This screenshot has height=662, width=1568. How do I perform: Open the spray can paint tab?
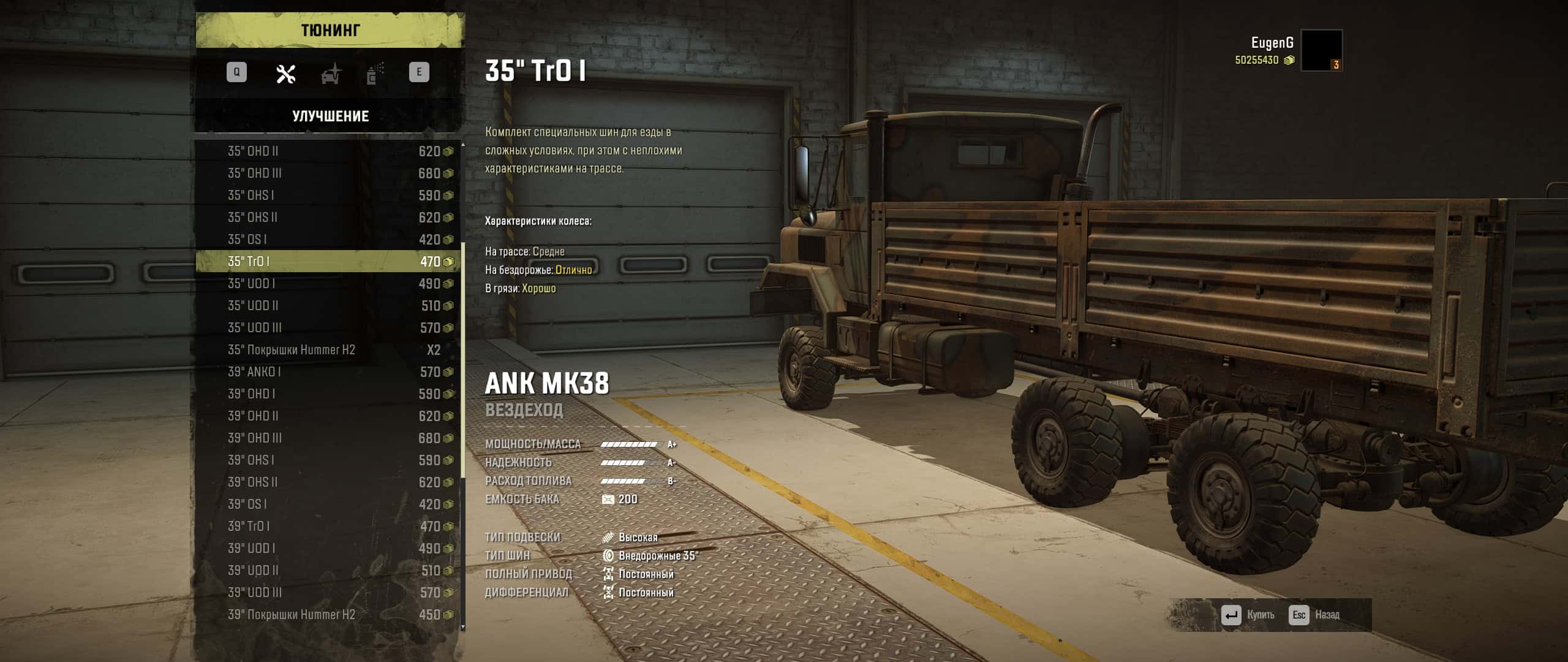(375, 74)
